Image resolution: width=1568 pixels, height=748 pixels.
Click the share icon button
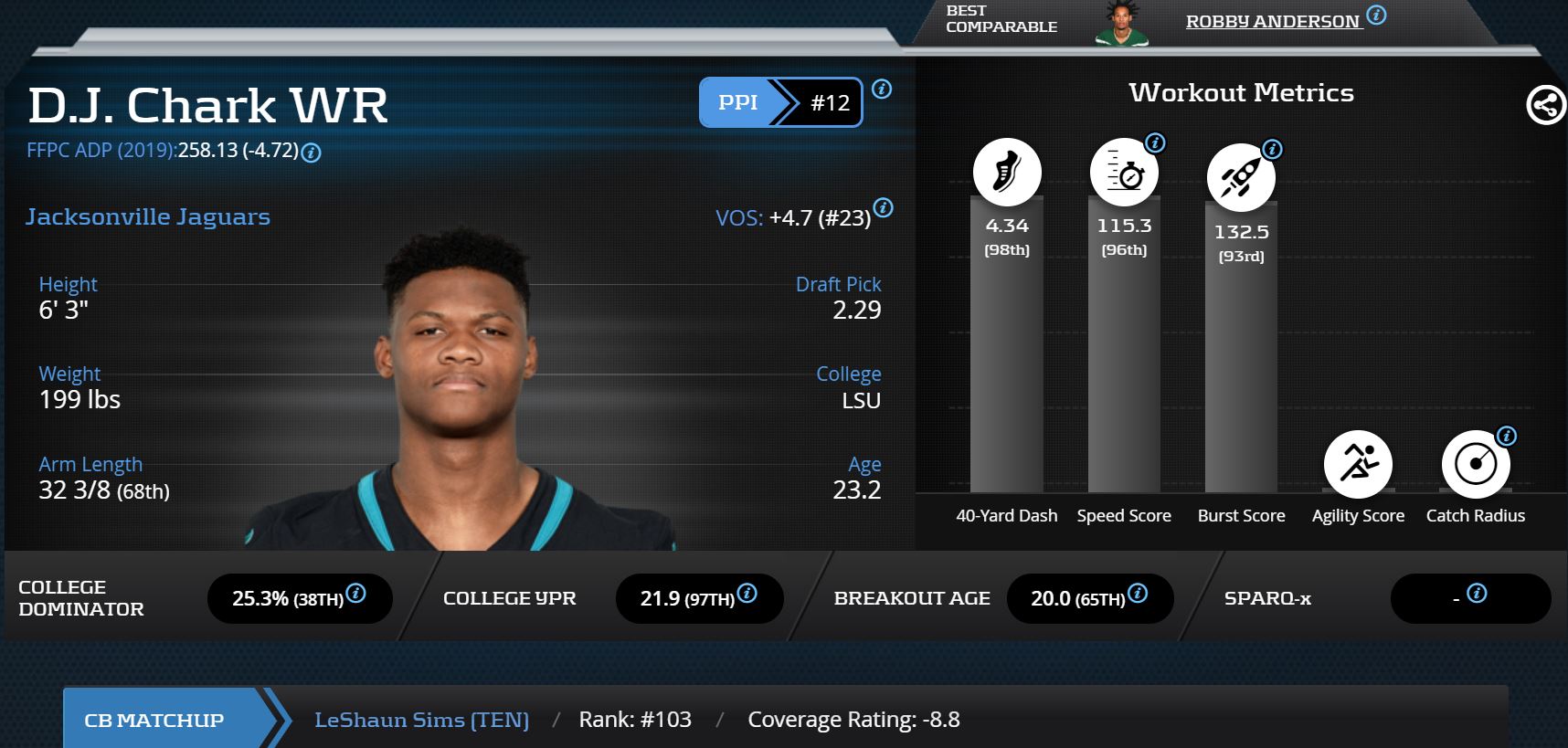1545,105
